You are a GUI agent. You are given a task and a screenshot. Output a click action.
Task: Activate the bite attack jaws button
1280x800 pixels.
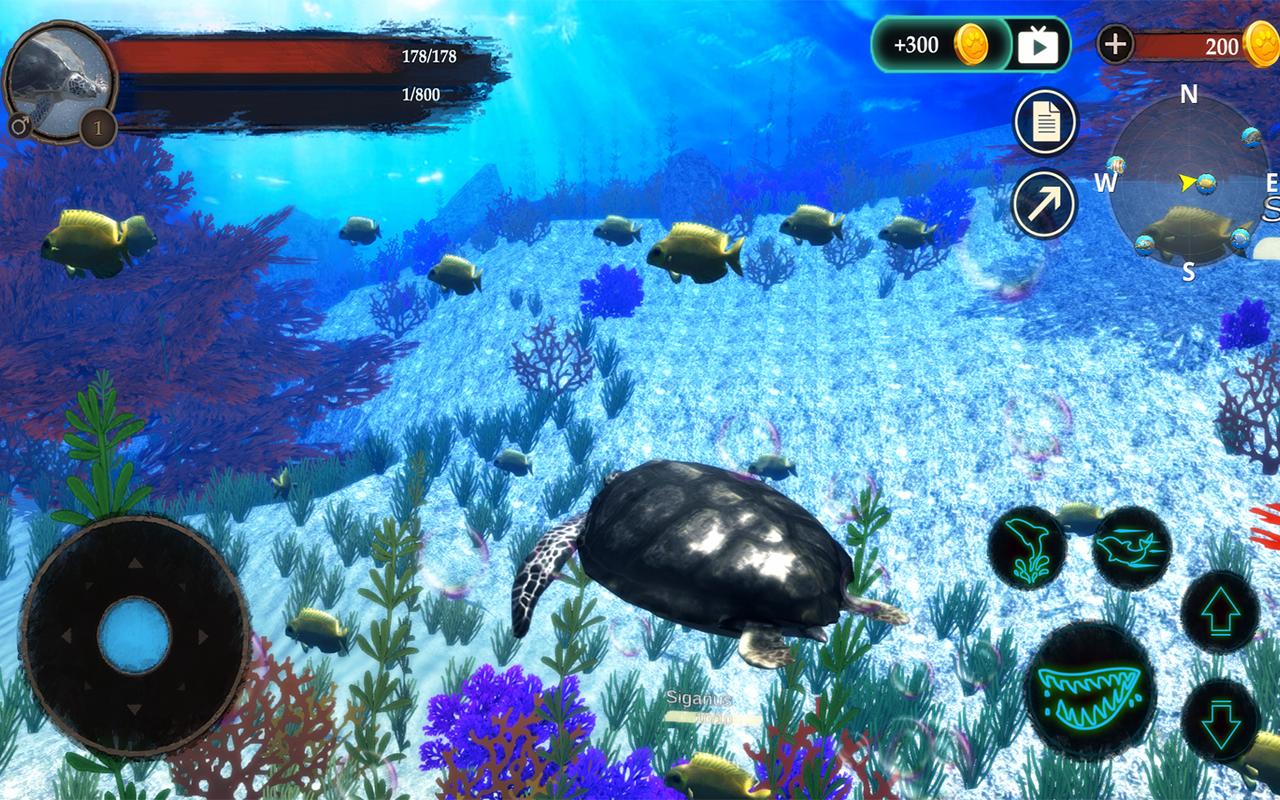(x=1091, y=689)
